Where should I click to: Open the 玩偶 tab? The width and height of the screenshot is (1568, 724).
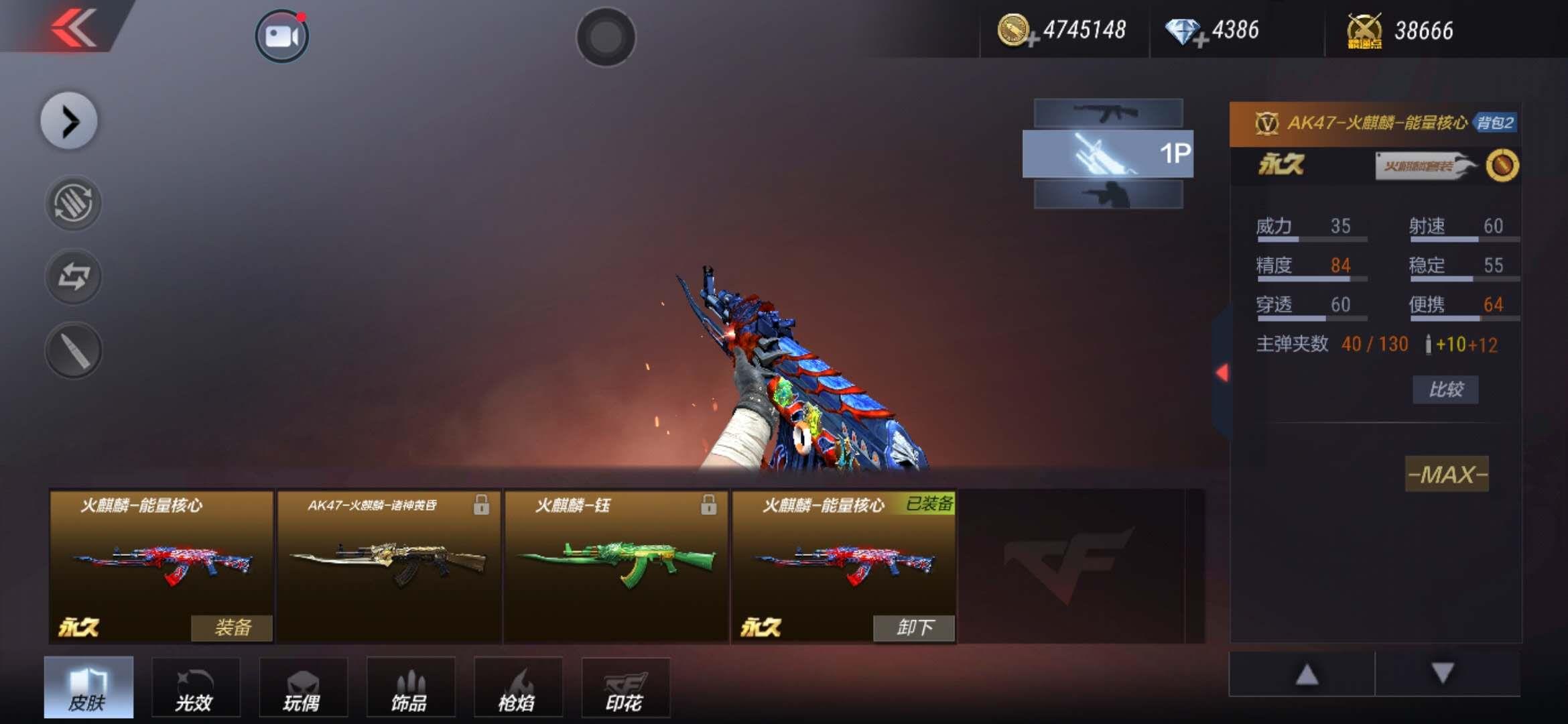pyautogui.click(x=303, y=688)
